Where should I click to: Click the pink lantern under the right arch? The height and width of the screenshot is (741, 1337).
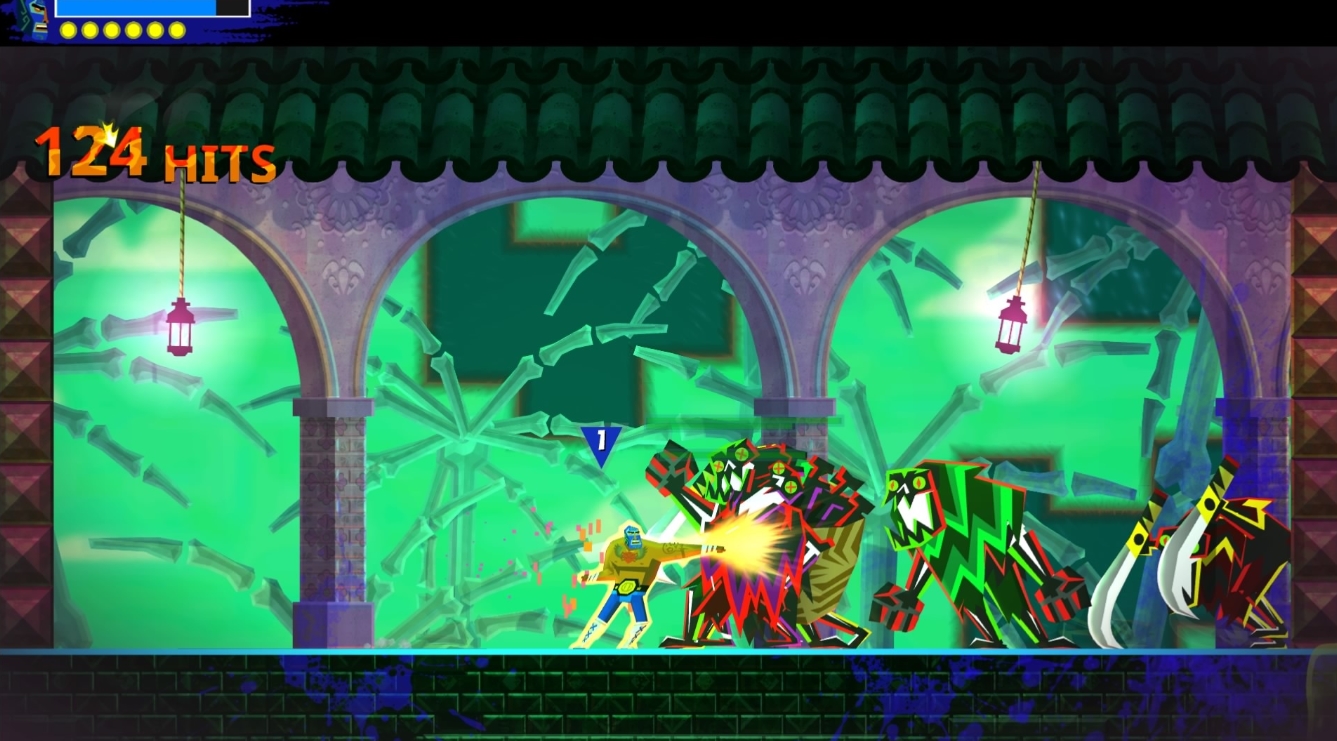(x=1014, y=325)
